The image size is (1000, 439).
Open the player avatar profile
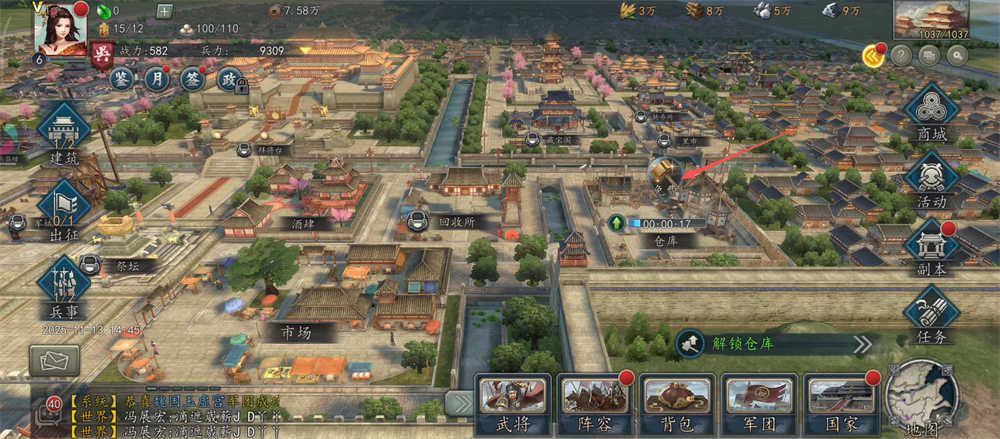pos(60,27)
